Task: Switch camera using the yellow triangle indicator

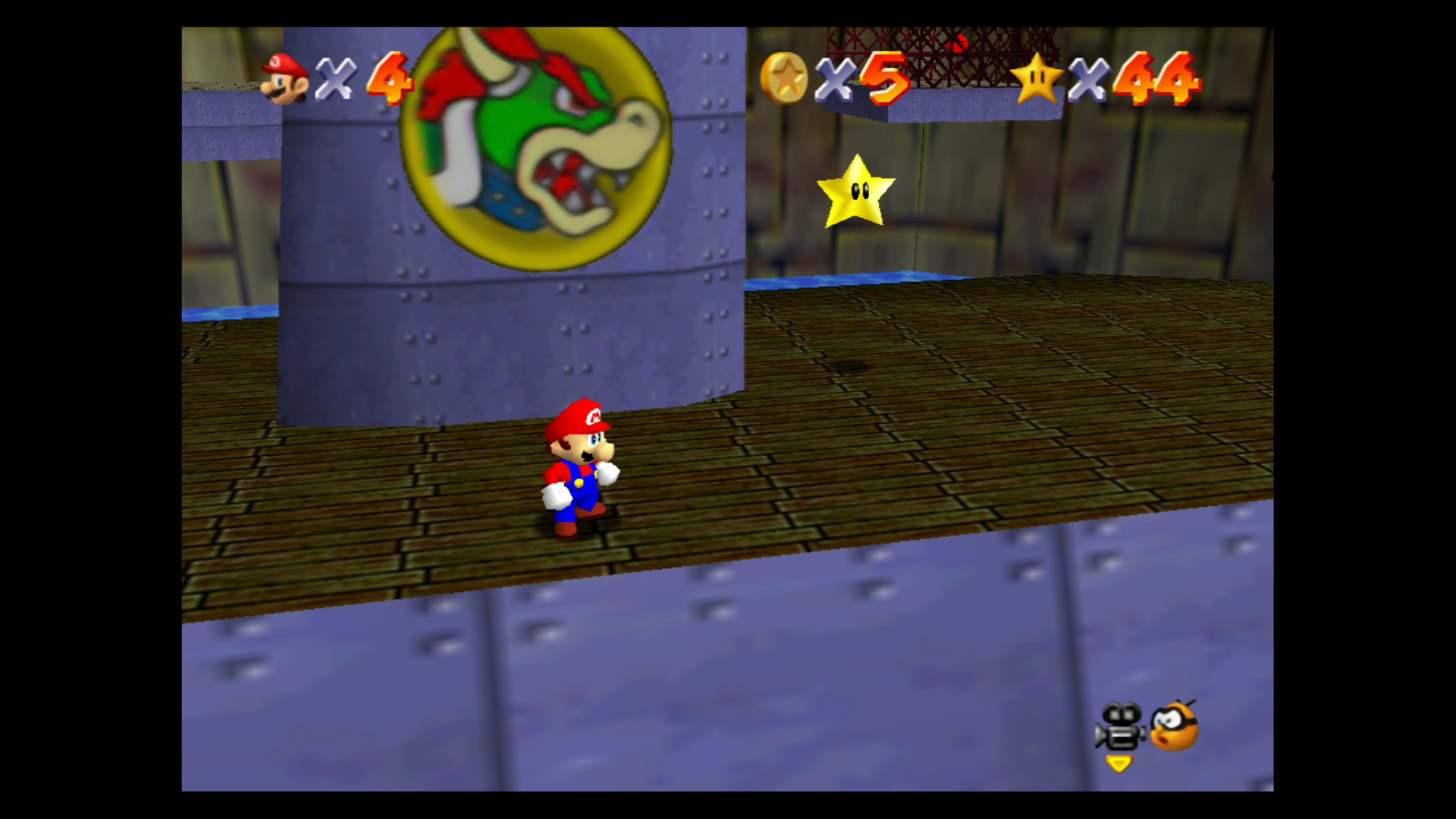Action: (1120, 765)
